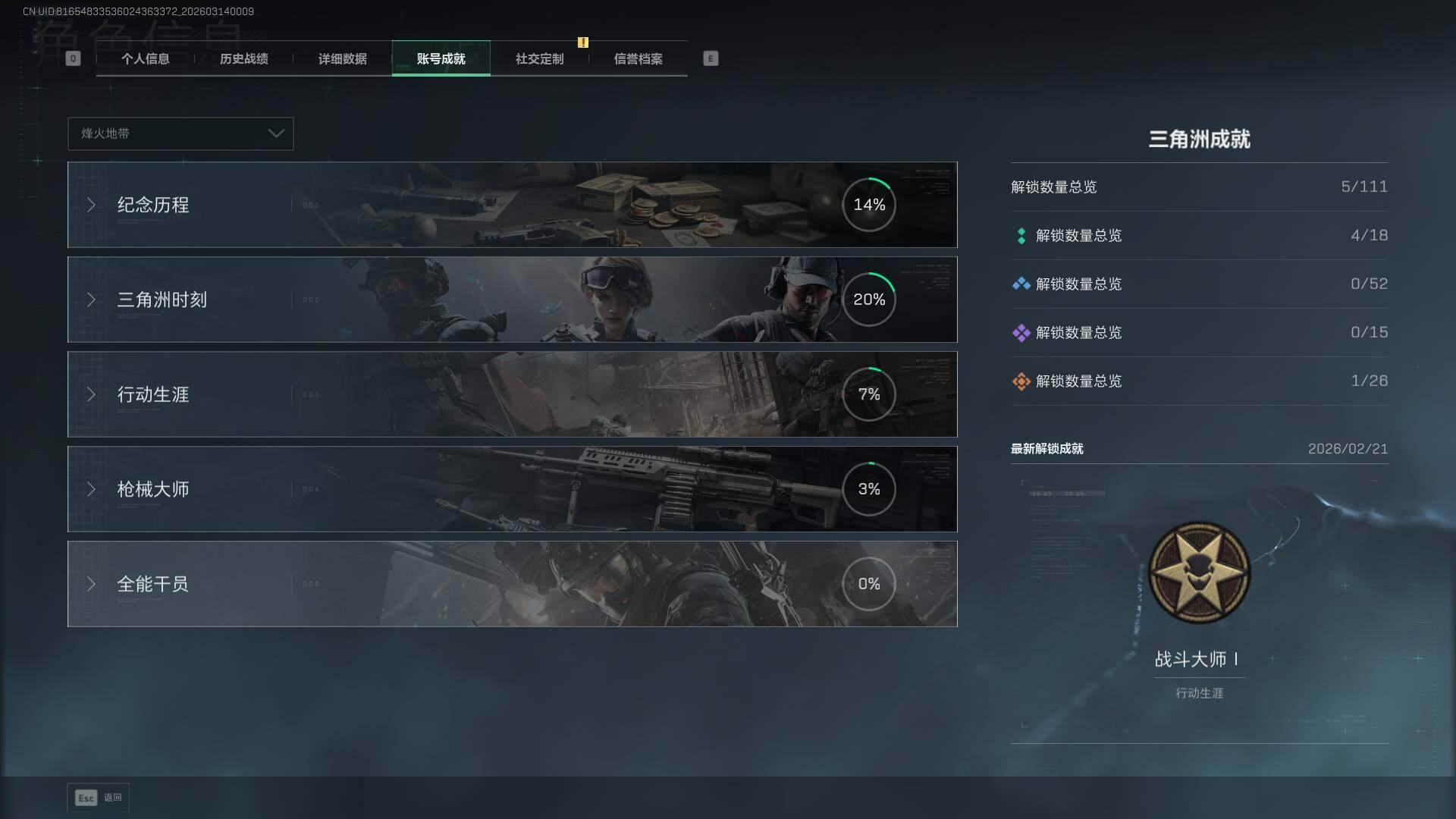This screenshot has height=819, width=1456.
Task: Open the 历史战绩 tab
Action: point(243,58)
